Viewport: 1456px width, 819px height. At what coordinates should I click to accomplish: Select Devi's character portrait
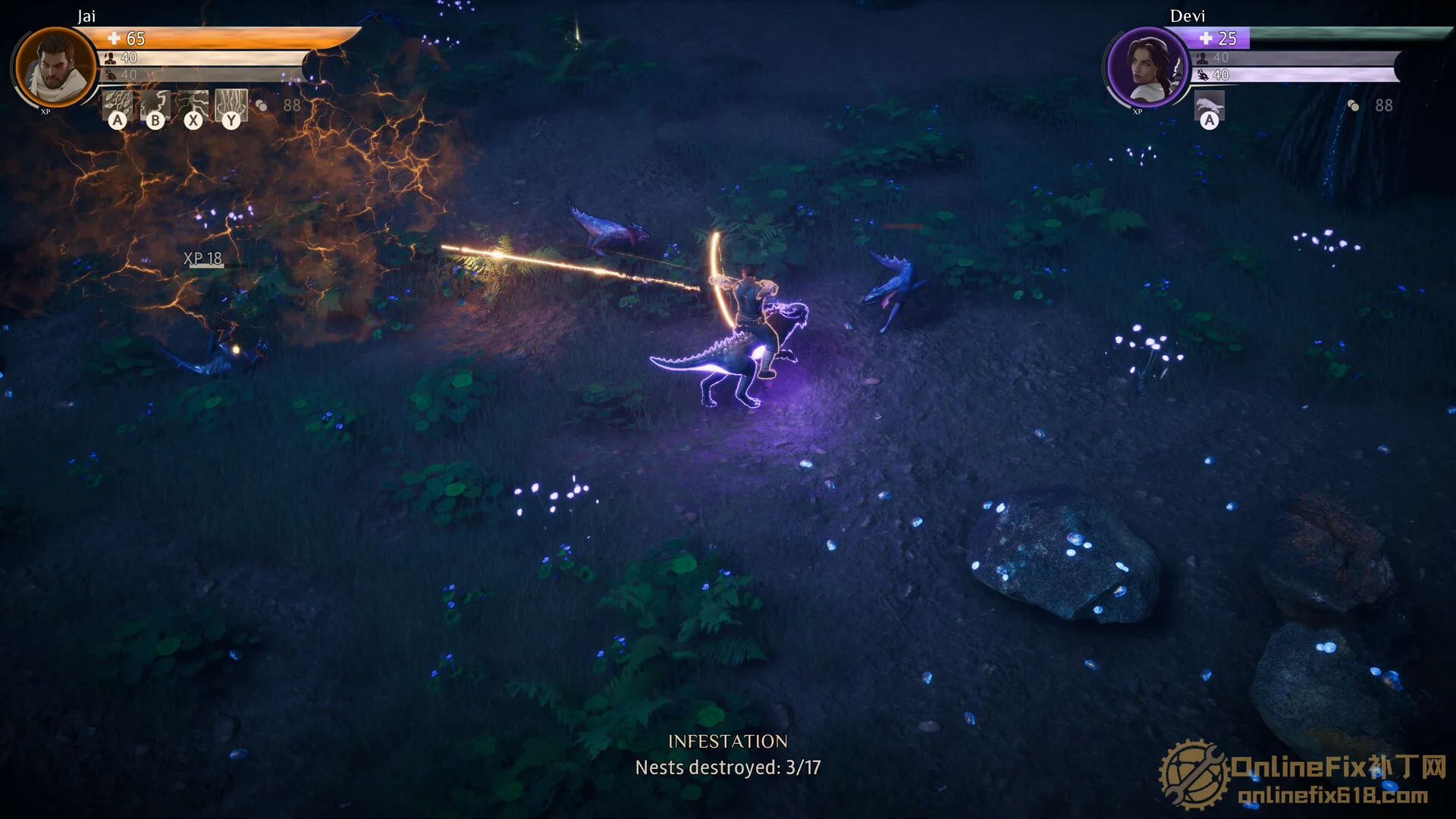1146,67
